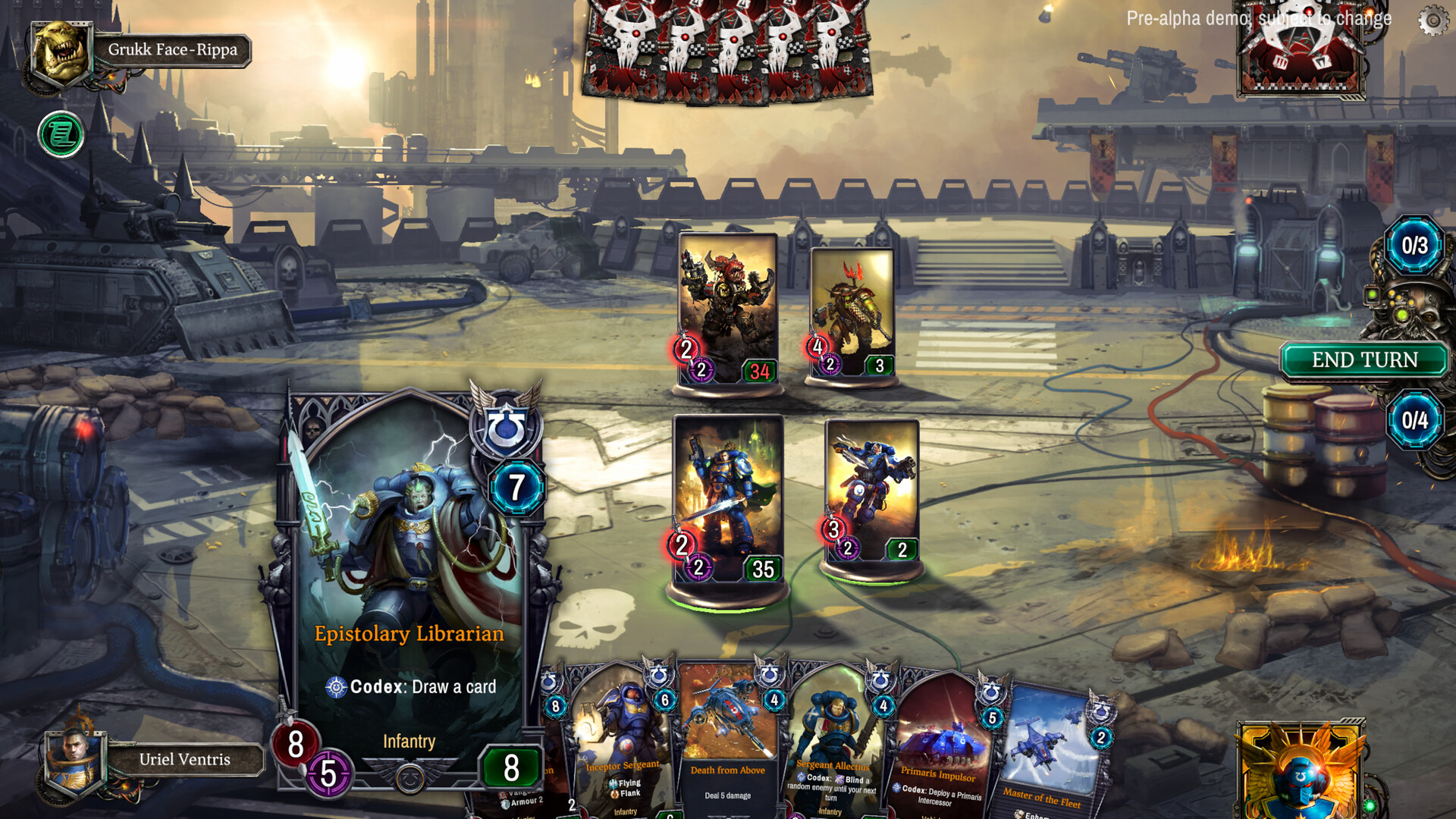Click Uriel Ventris' hero portrait
This screenshot has width=1456, height=819.
74,761
